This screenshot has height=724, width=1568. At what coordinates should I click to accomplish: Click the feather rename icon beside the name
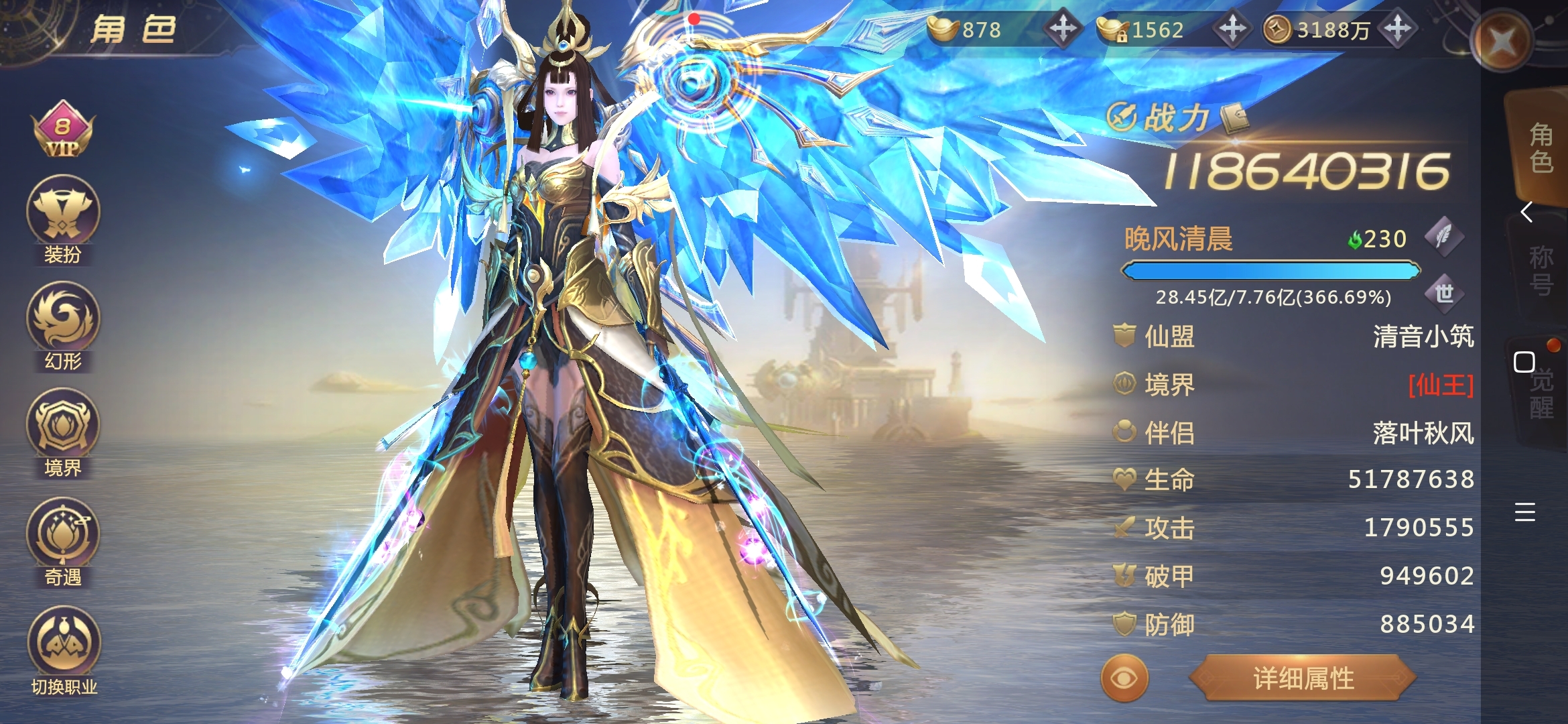coord(1443,237)
